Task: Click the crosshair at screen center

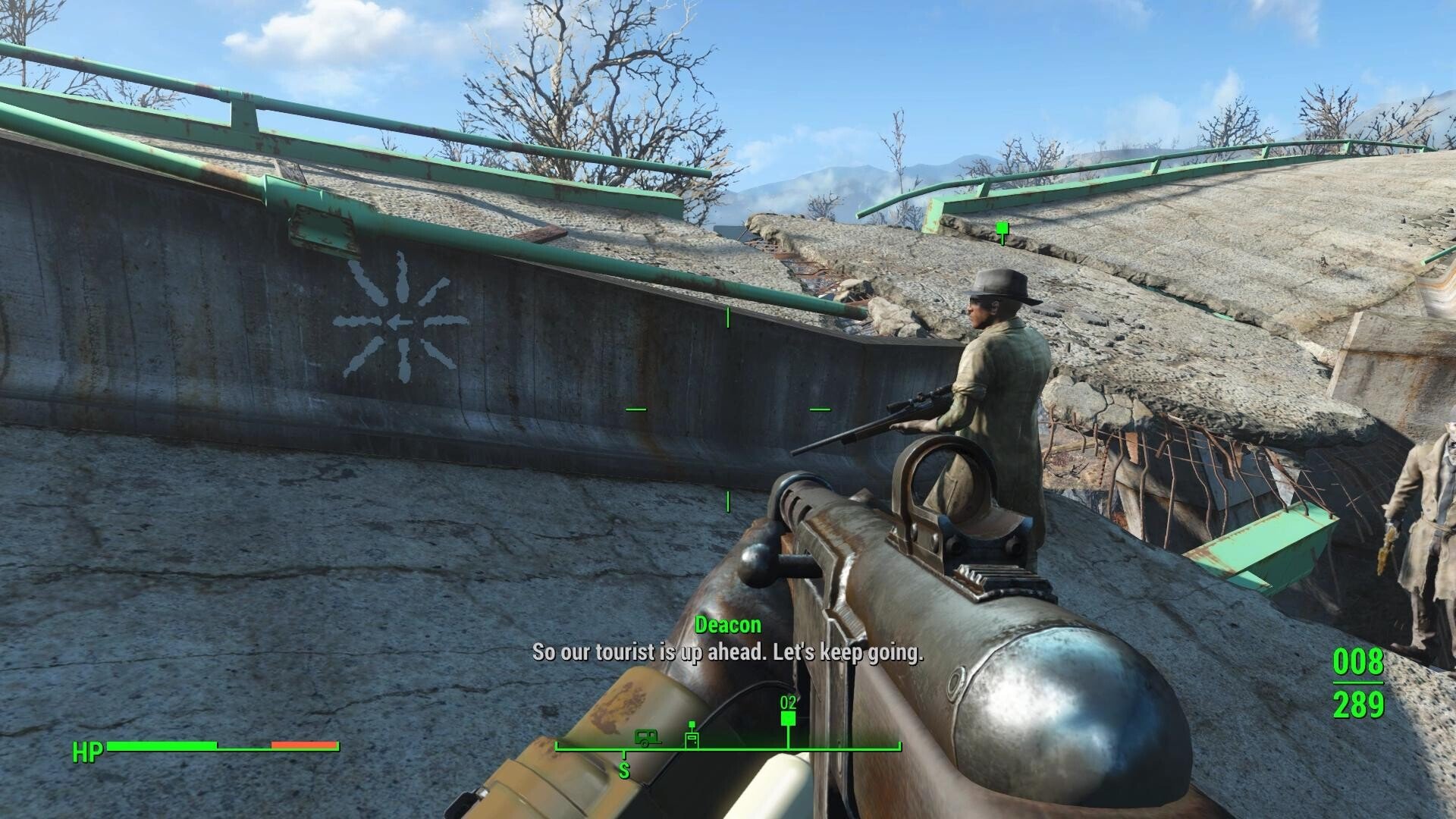Action: (x=726, y=409)
